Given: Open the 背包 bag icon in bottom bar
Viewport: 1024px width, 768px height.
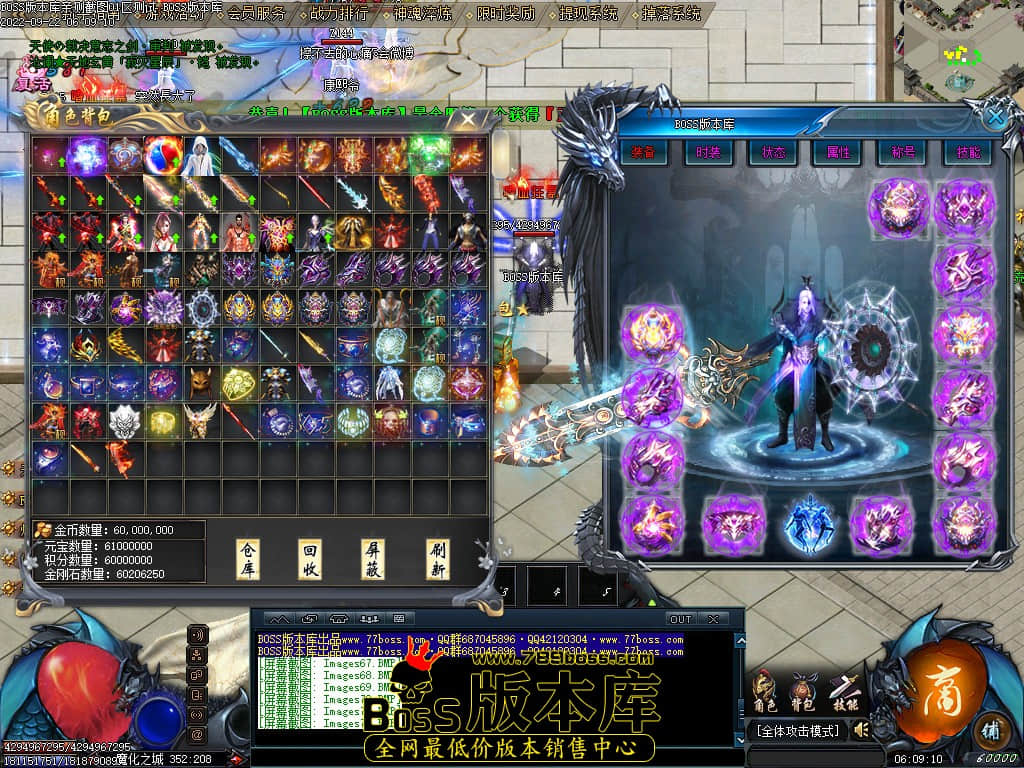Looking at the screenshot, I should click(803, 691).
